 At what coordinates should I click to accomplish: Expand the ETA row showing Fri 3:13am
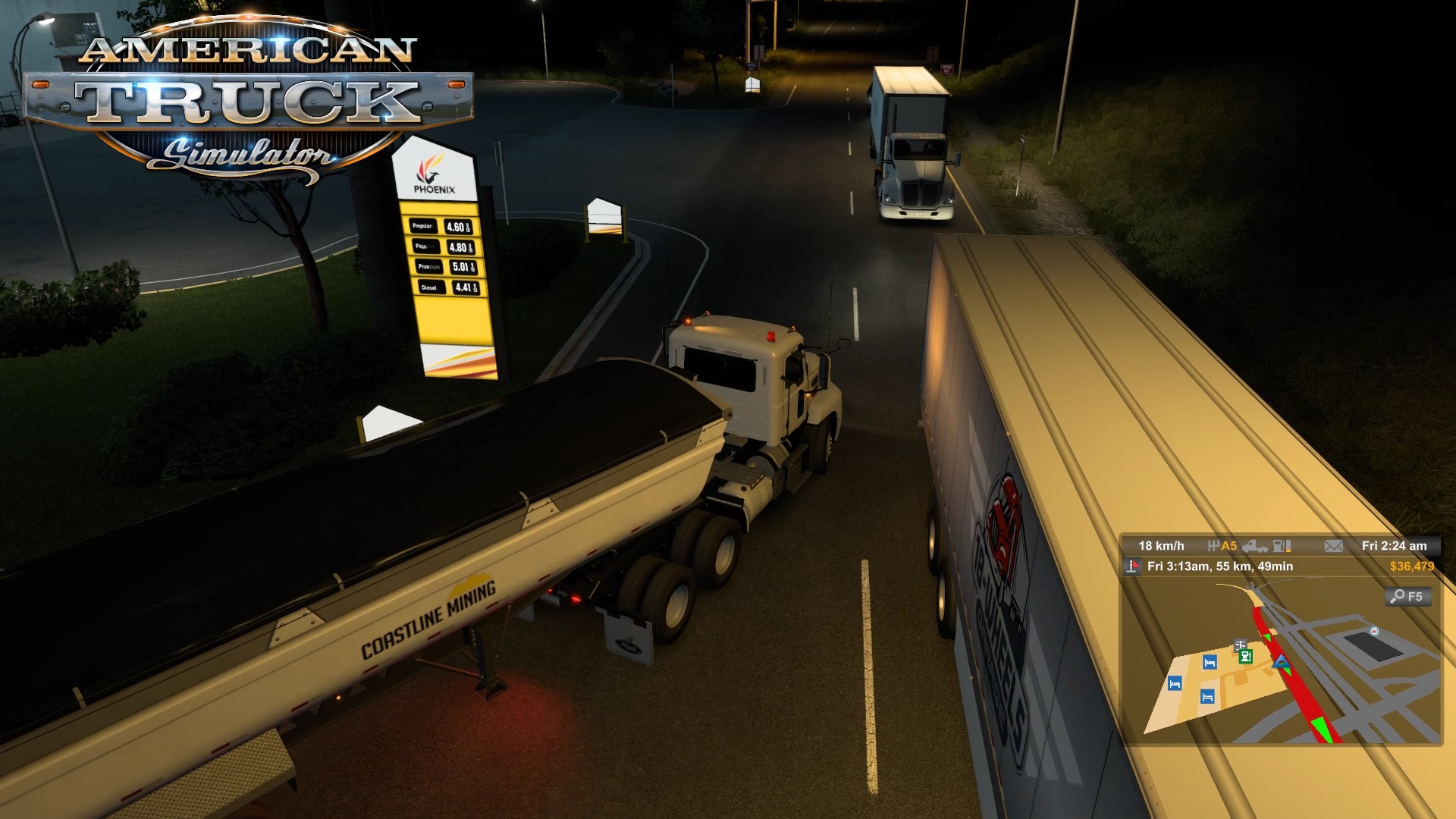click(x=1219, y=566)
